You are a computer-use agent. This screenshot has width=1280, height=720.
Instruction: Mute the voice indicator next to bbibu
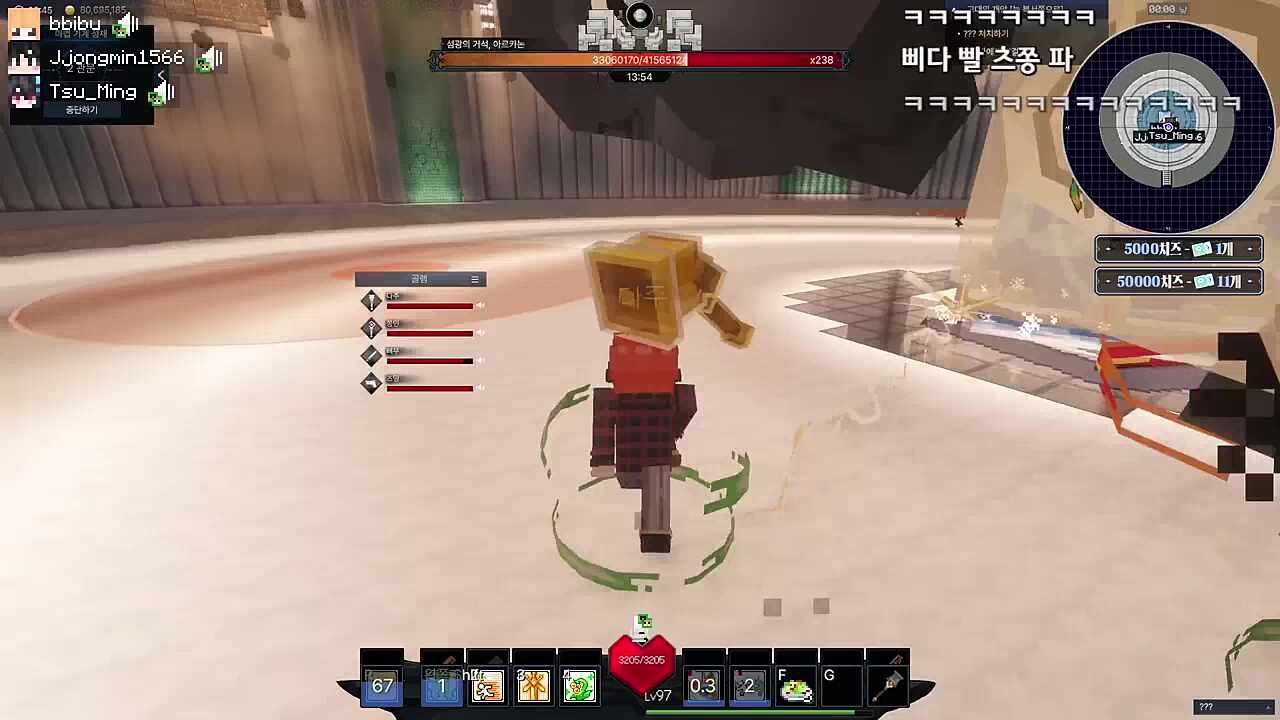123,24
